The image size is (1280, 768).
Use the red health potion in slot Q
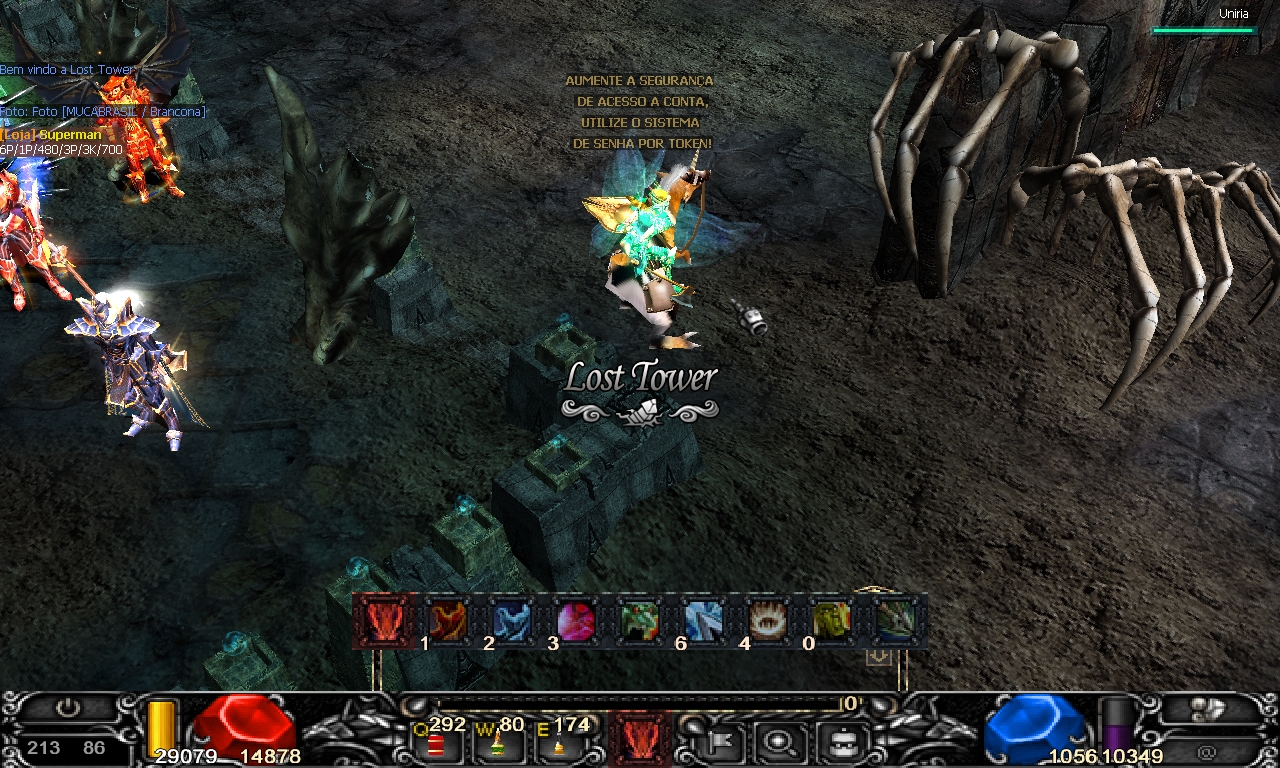tap(436, 743)
